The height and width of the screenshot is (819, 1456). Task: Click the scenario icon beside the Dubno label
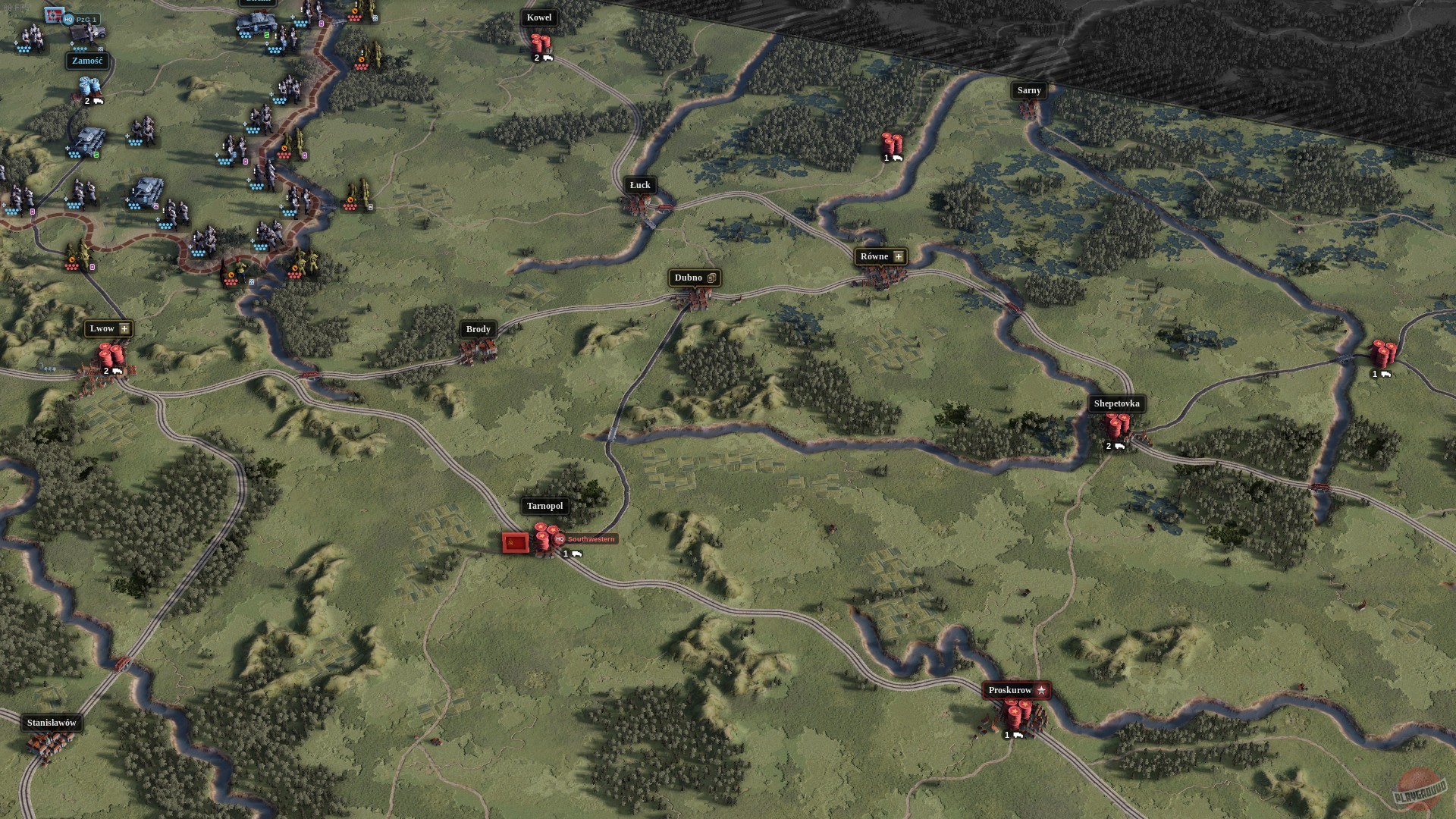(x=710, y=278)
